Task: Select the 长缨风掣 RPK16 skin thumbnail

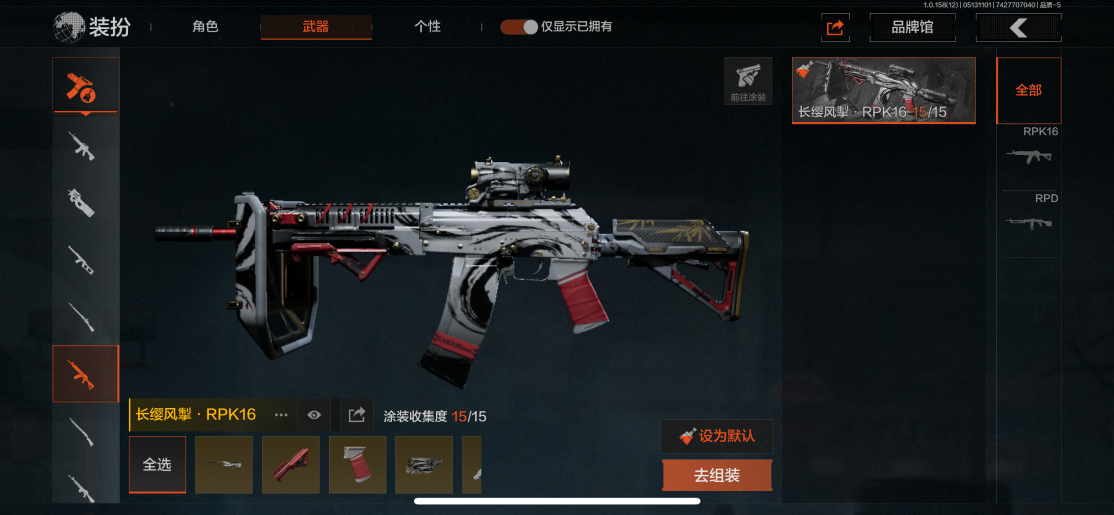Action: click(x=883, y=90)
